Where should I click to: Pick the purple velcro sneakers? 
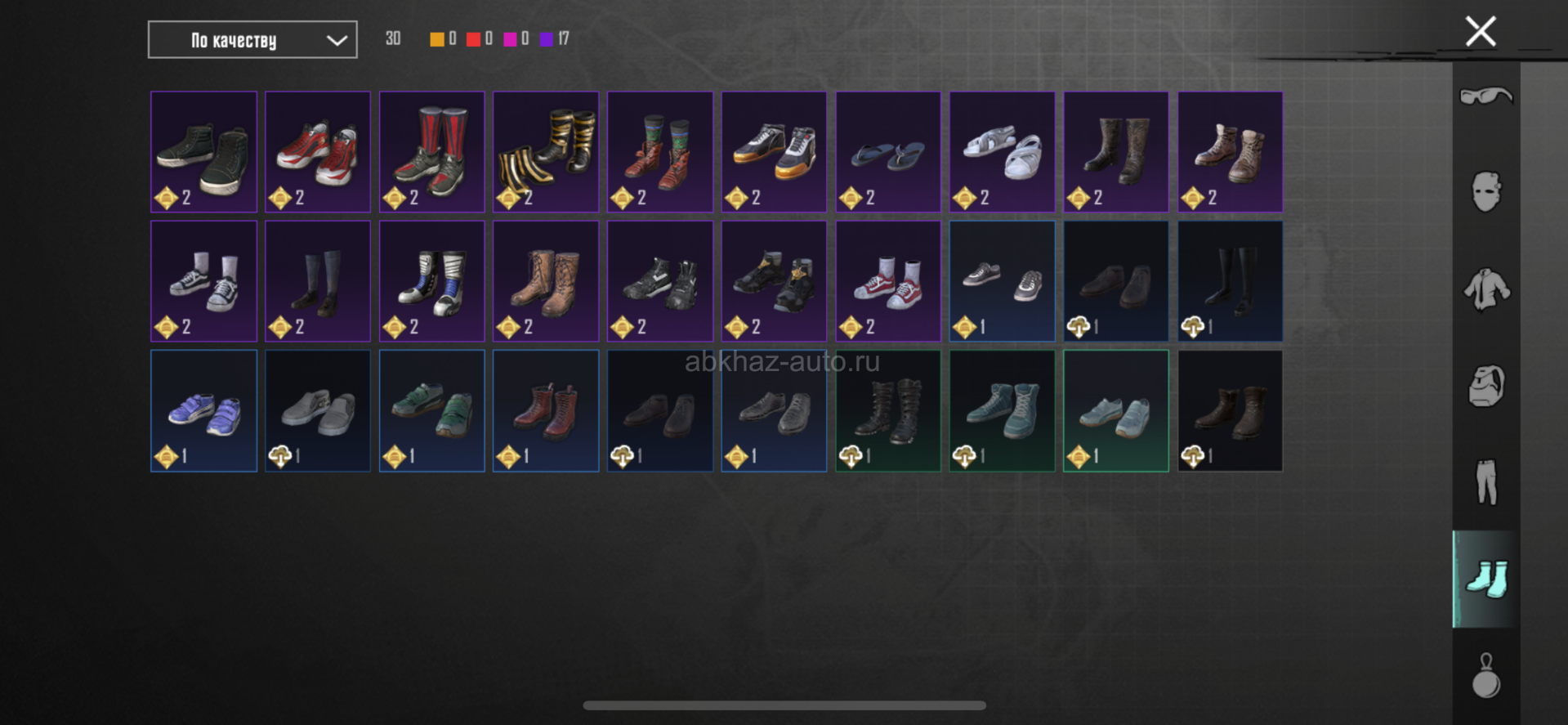(x=203, y=410)
